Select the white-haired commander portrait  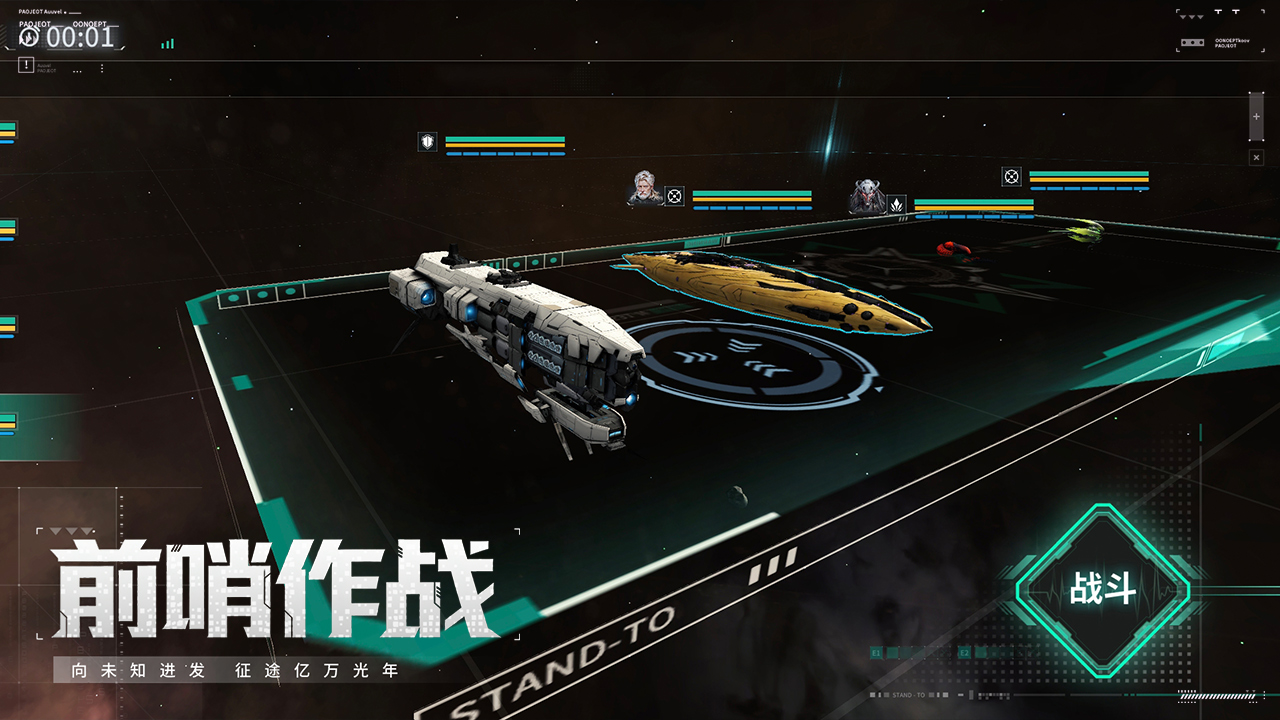click(645, 188)
